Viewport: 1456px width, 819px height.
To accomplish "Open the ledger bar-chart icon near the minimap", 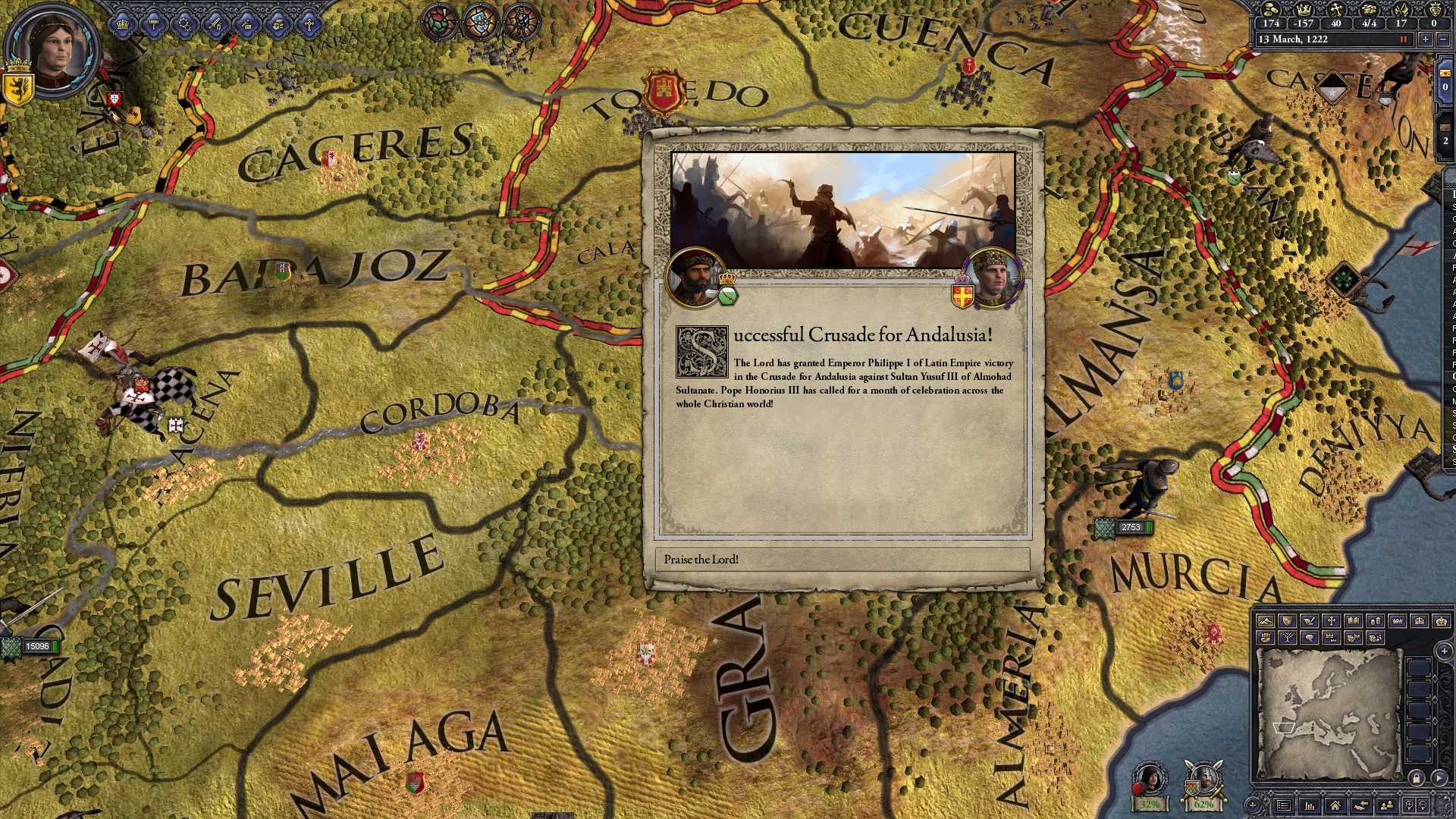I will click(1310, 805).
